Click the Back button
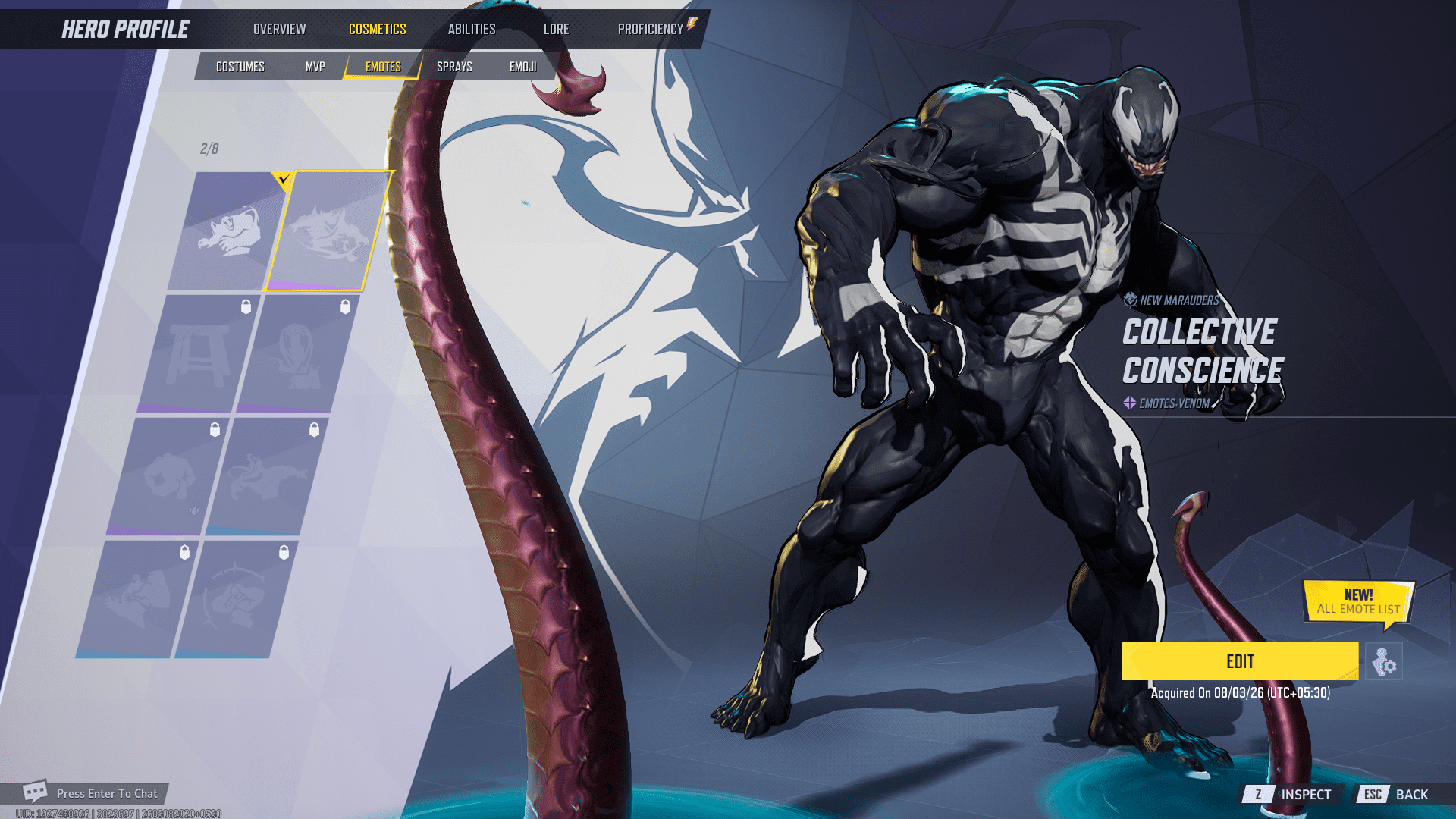The width and height of the screenshot is (1456, 819). coord(1395,794)
